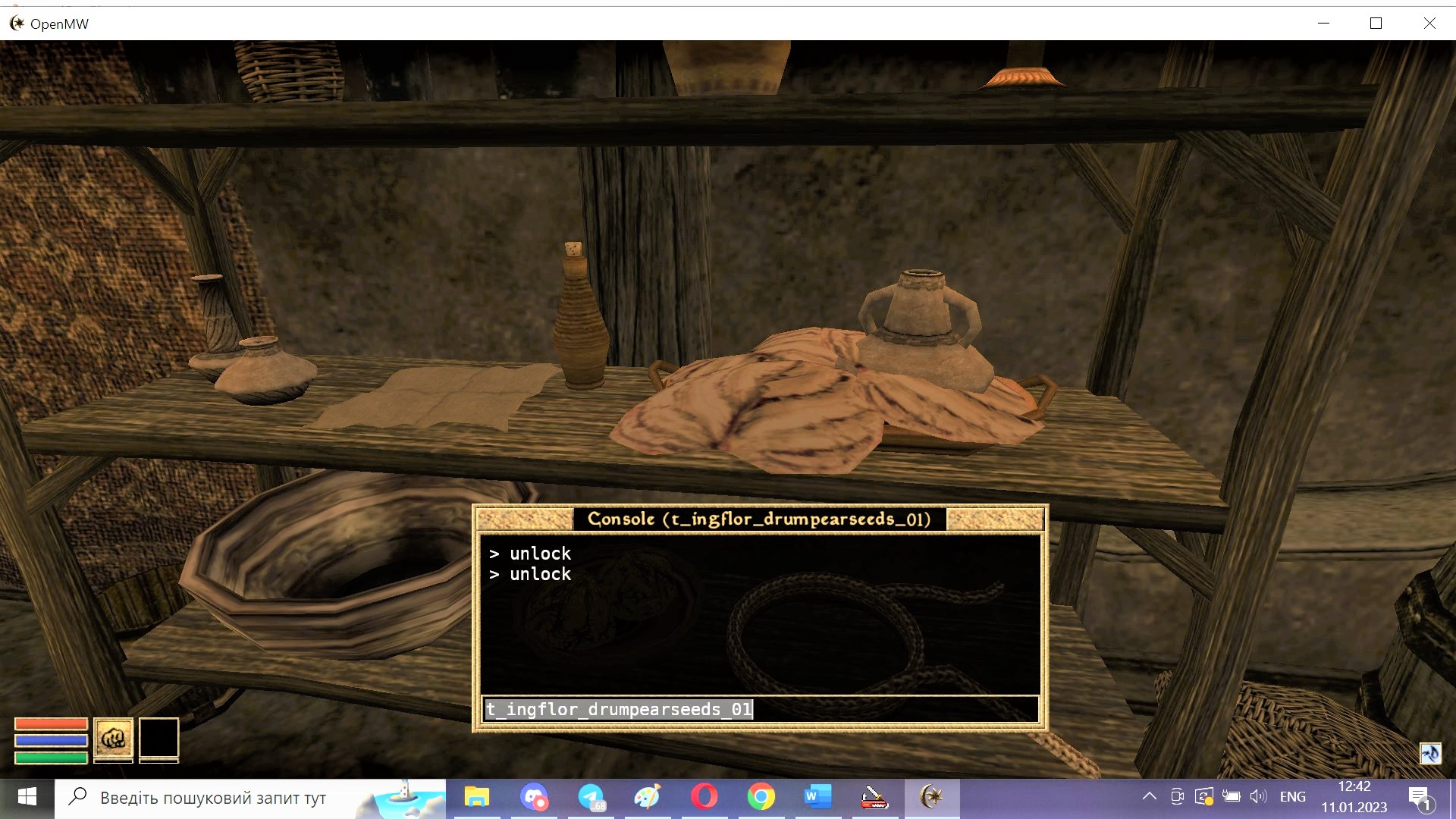Click the Start button
The width and height of the screenshot is (1456, 819).
tap(27, 797)
